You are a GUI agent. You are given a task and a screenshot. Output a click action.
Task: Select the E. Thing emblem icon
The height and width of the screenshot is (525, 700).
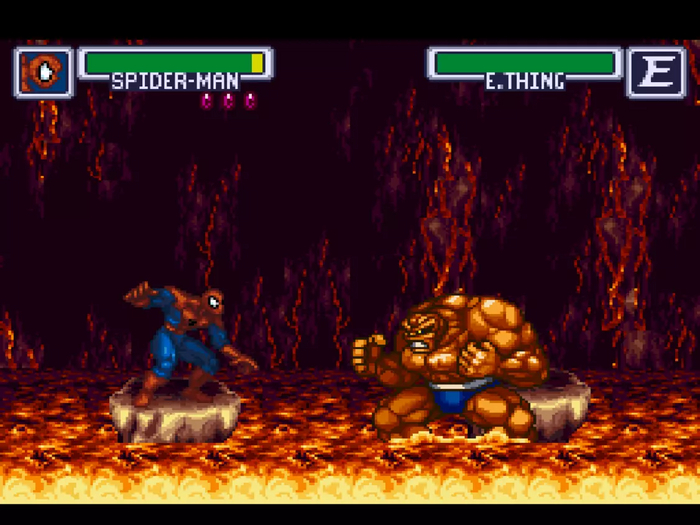[x=656, y=72]
